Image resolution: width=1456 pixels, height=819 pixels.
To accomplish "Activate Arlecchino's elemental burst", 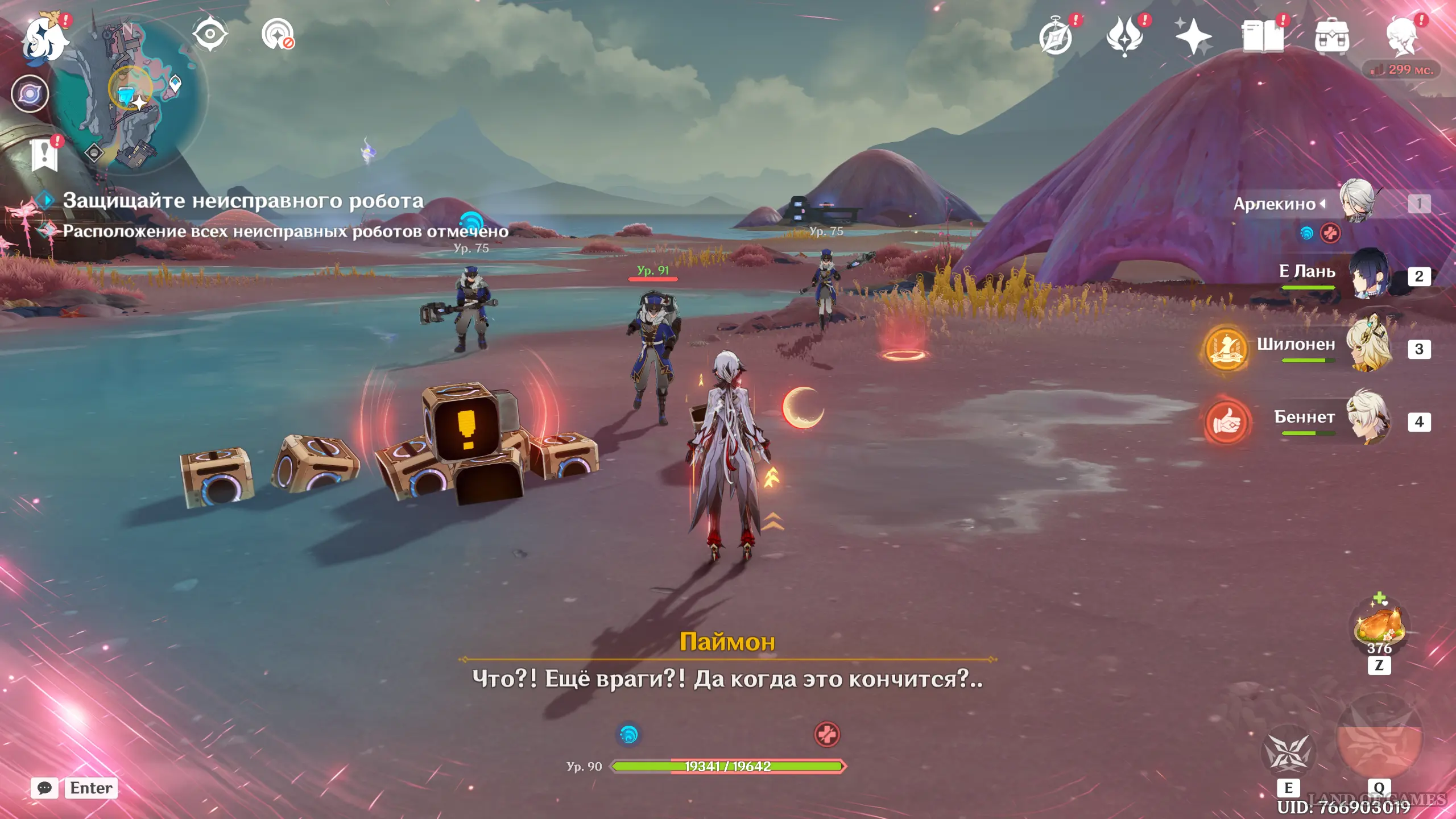I will (1380, 739).
